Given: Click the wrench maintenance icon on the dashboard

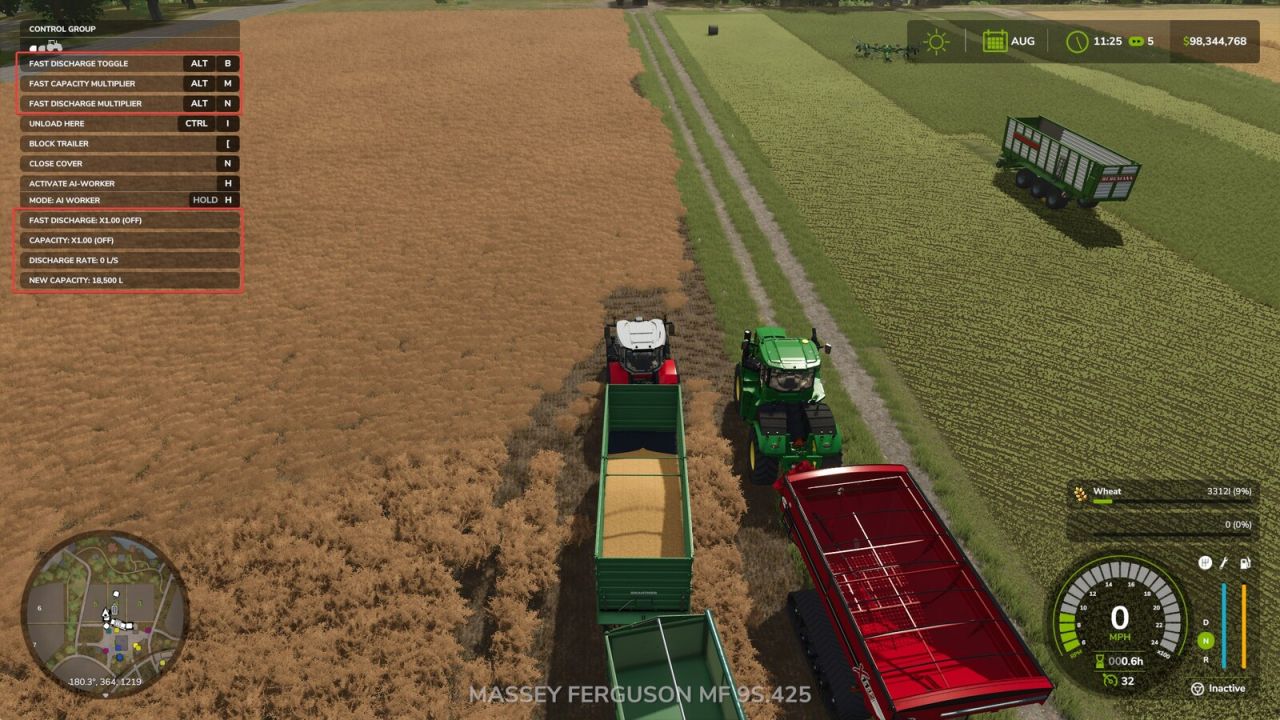Looking at the screenshot, I should (x=1223, y=563).
